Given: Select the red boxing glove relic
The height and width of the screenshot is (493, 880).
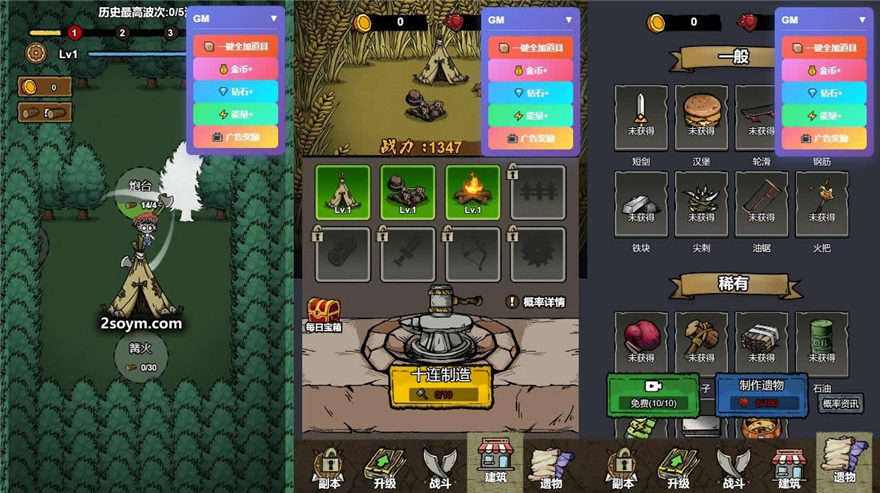Looking at the screenshot, I should pos(641,337).
